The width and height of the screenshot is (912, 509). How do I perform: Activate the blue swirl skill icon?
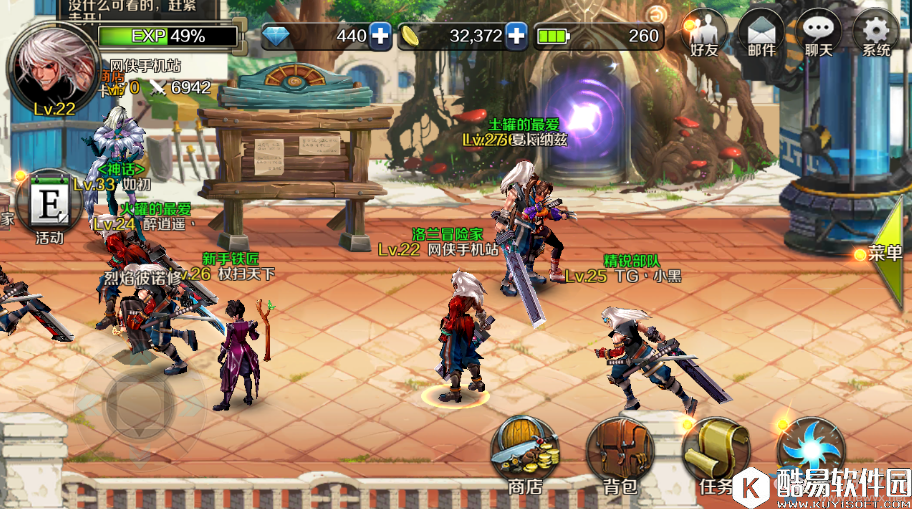pyautogui.click(x=810, y=447)
